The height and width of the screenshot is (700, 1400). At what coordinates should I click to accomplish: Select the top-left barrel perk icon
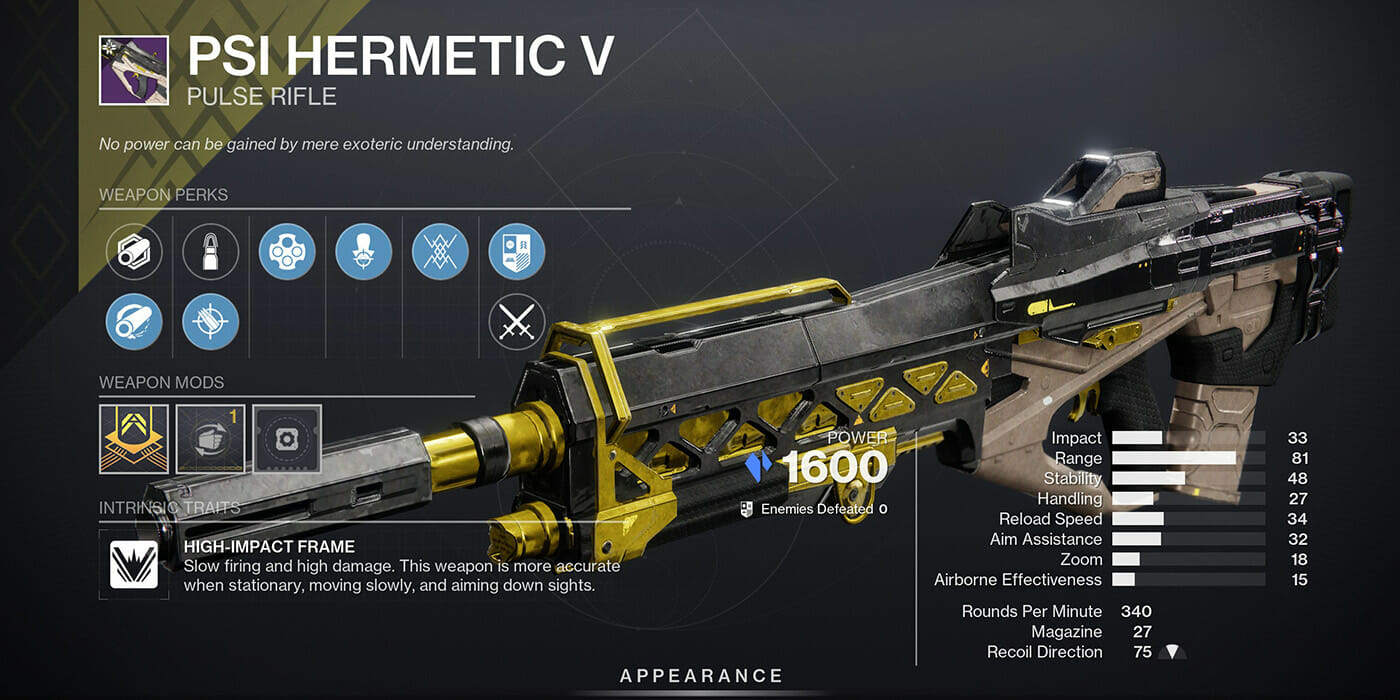(134, 252)
